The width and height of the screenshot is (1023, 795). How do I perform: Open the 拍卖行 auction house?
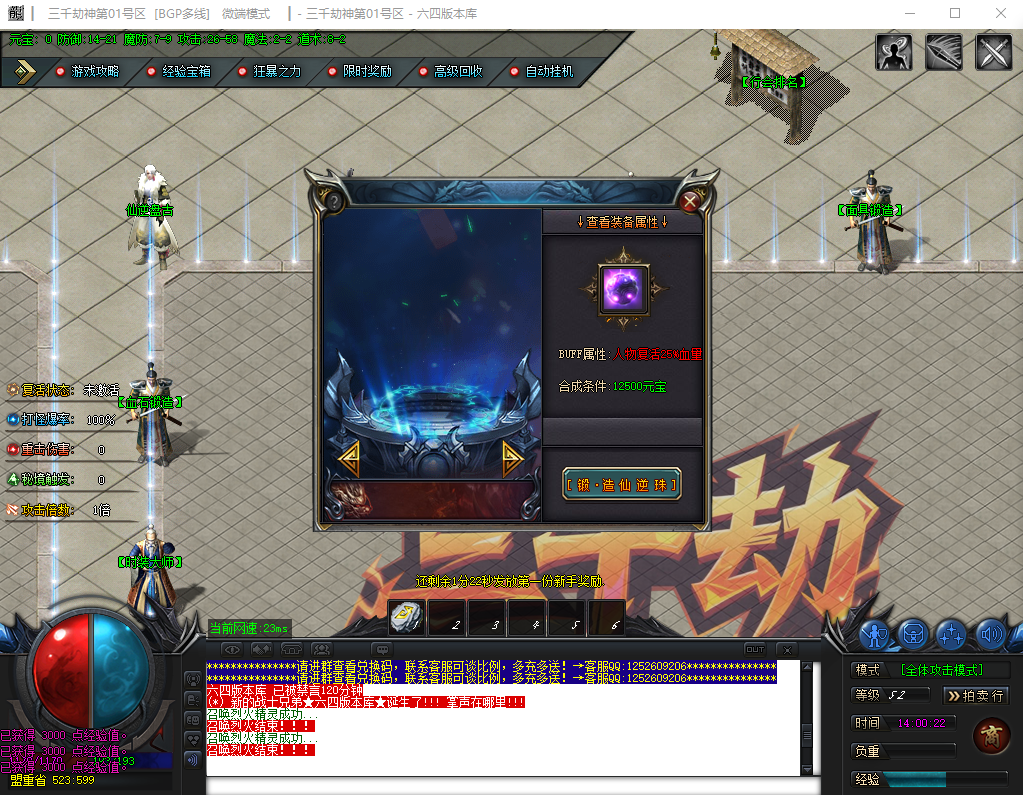click(975, 695)
